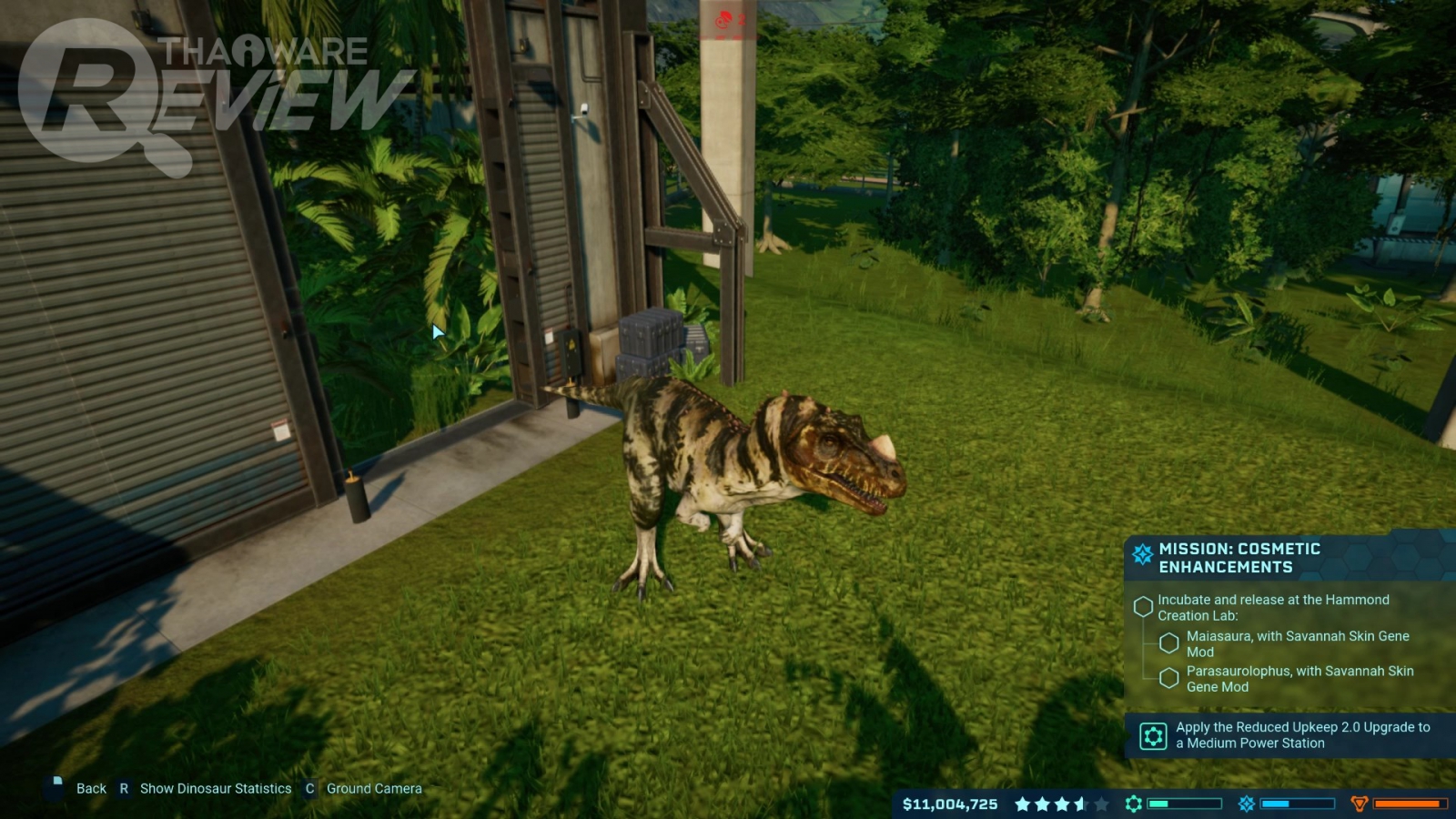This screenshot has height=819, width=1456.
Task: Click the orange Security division icon
Action: [x=1360, y=804]
